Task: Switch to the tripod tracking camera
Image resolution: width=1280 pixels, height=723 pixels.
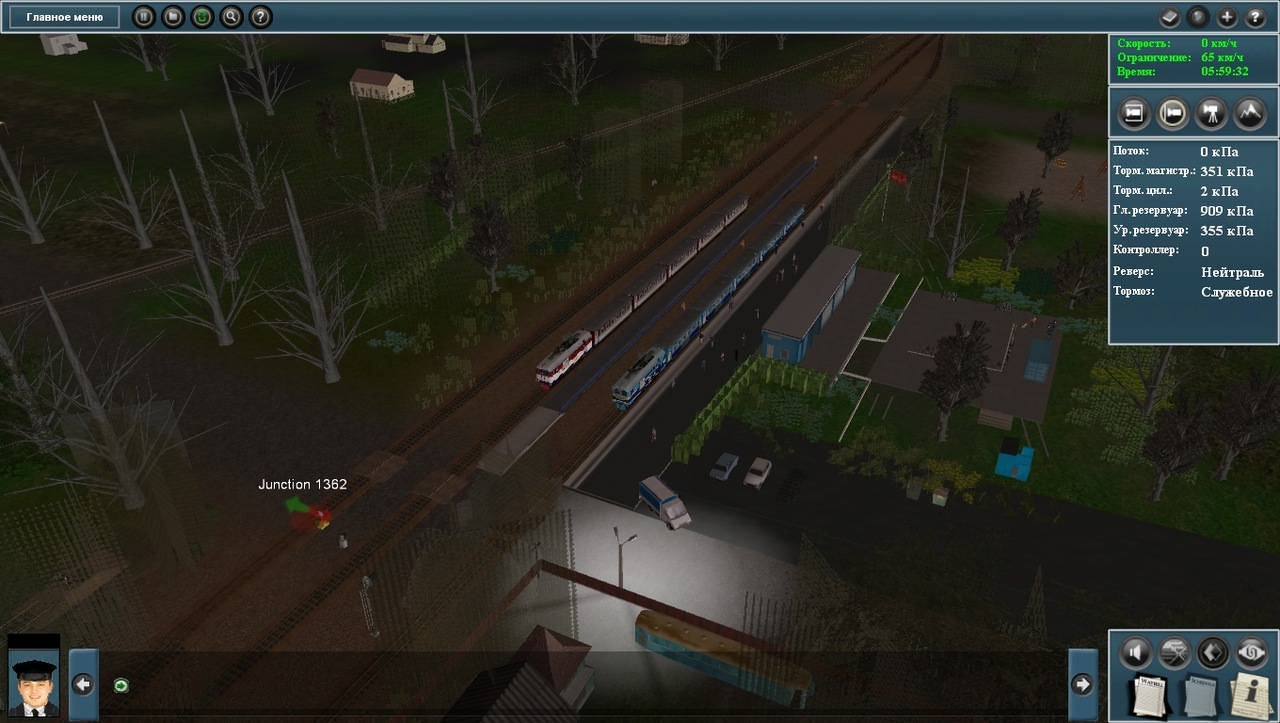Action: click(1212, 113)
